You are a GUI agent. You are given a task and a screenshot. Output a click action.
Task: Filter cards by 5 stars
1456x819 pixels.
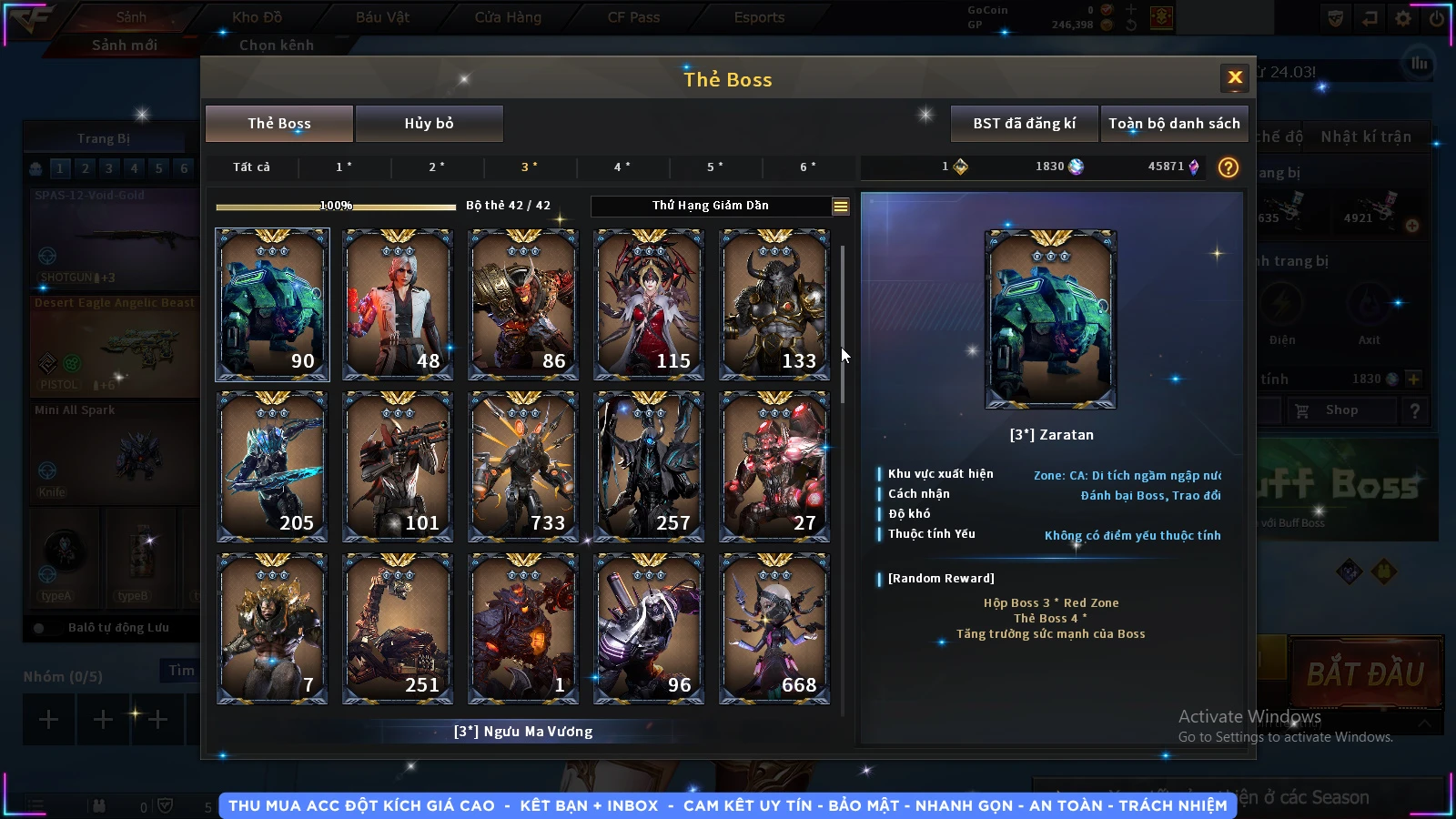715,167
